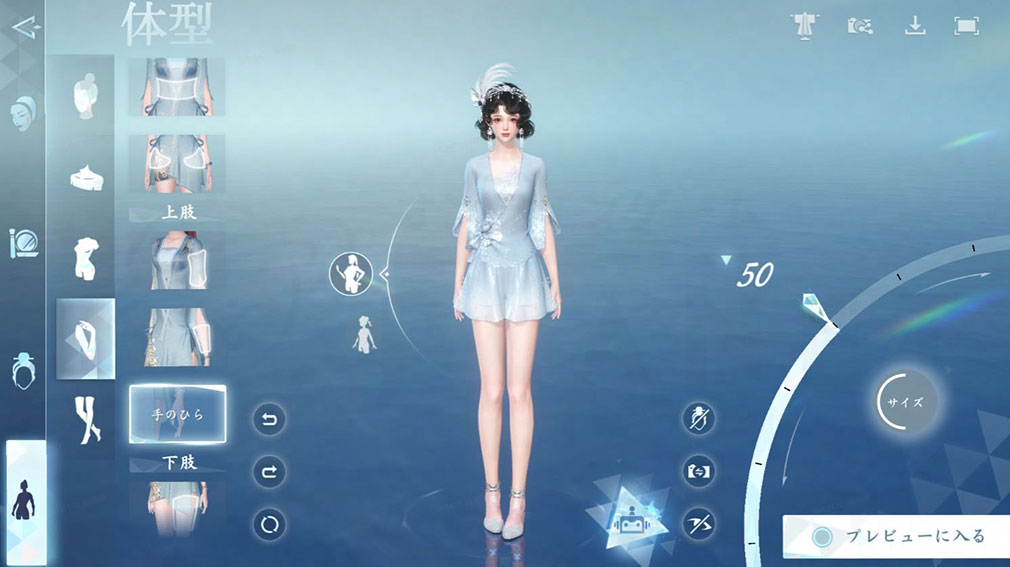Undo the last change
The height and width of the screenshot is (567, 1010).
(269, 418)
